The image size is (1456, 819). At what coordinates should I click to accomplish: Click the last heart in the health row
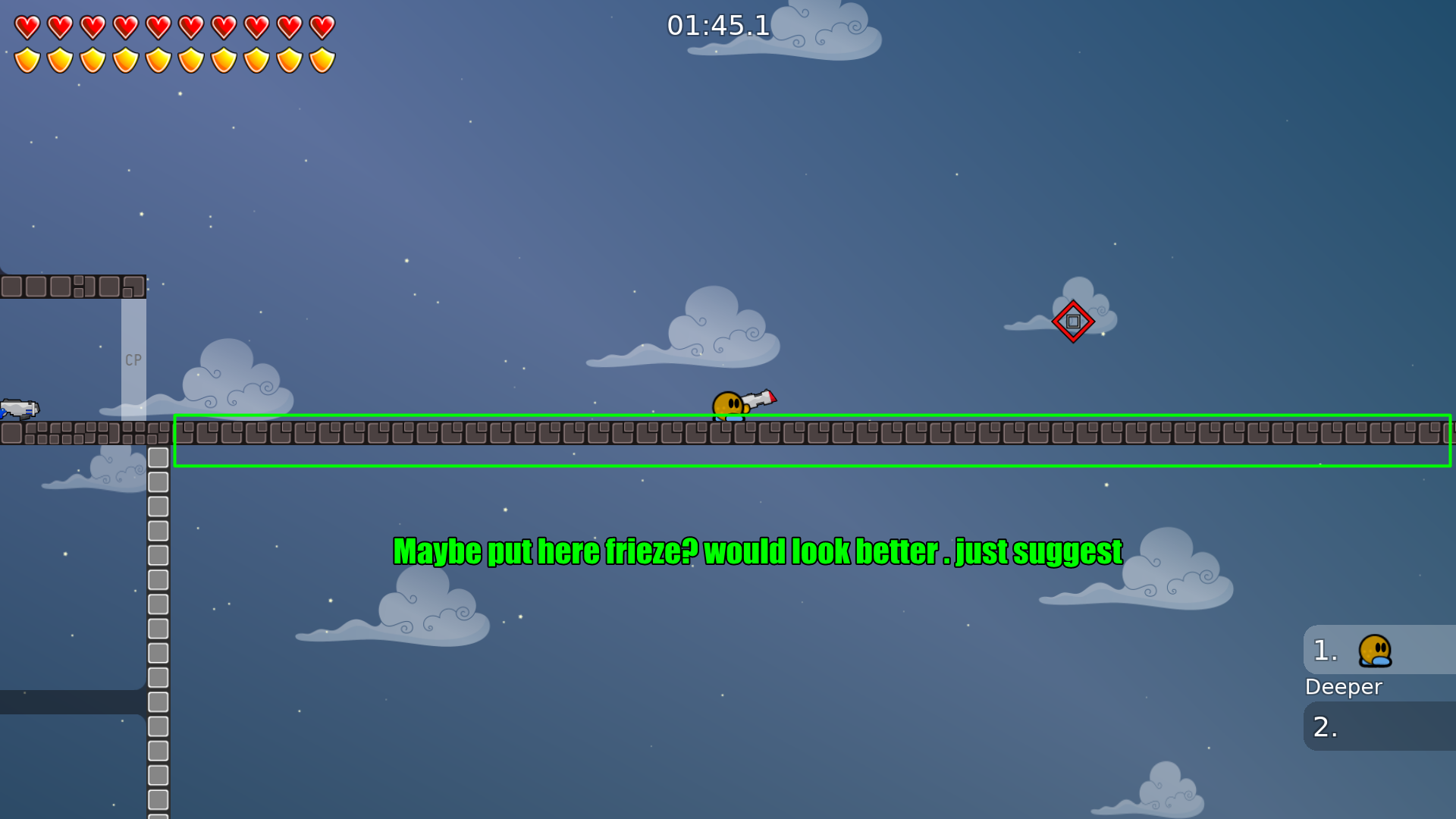tap(322, 26)
